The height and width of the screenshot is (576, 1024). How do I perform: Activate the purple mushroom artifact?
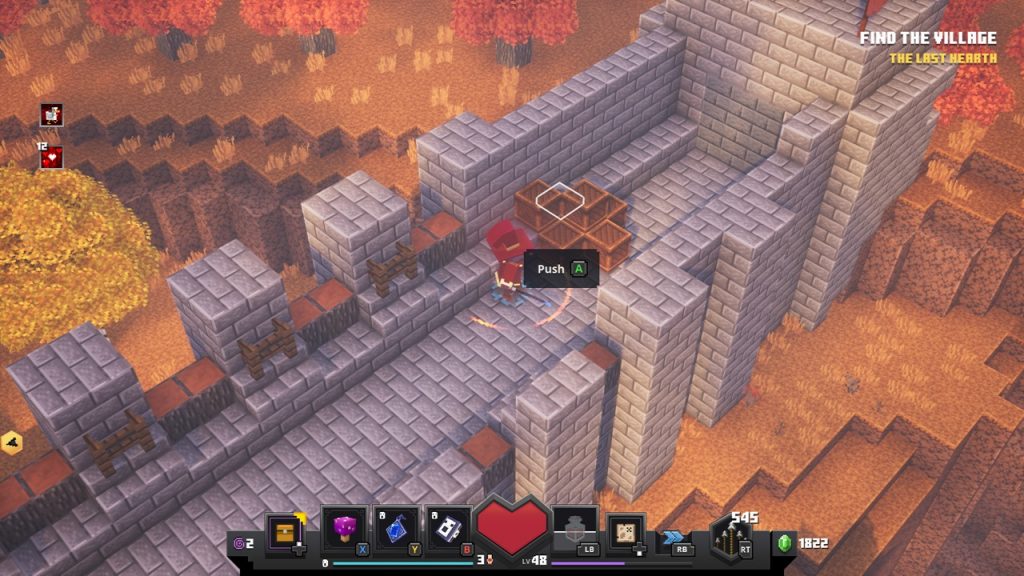point(344,529)
